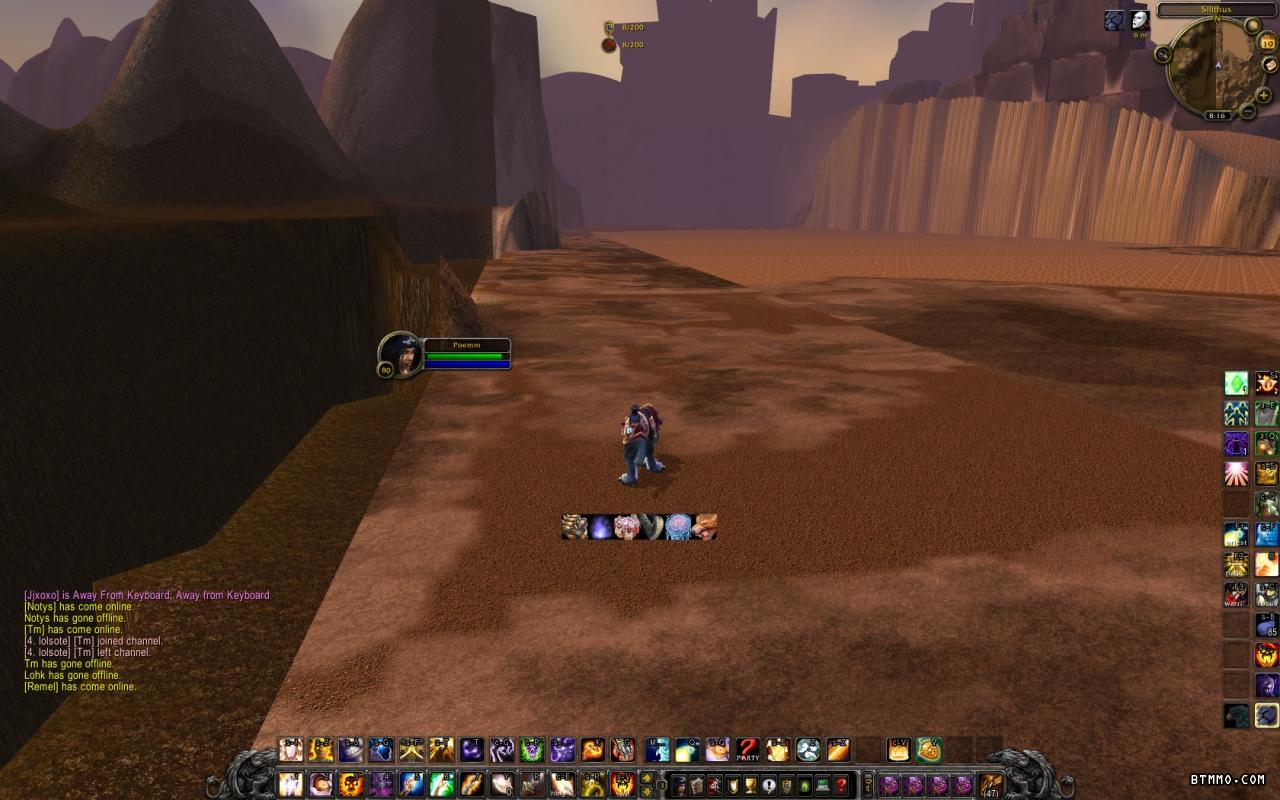Zoom out the minimap with the minus button
Viewport: 1280px width, 800px height.
pyautogui.click(x=1247, y=111)
